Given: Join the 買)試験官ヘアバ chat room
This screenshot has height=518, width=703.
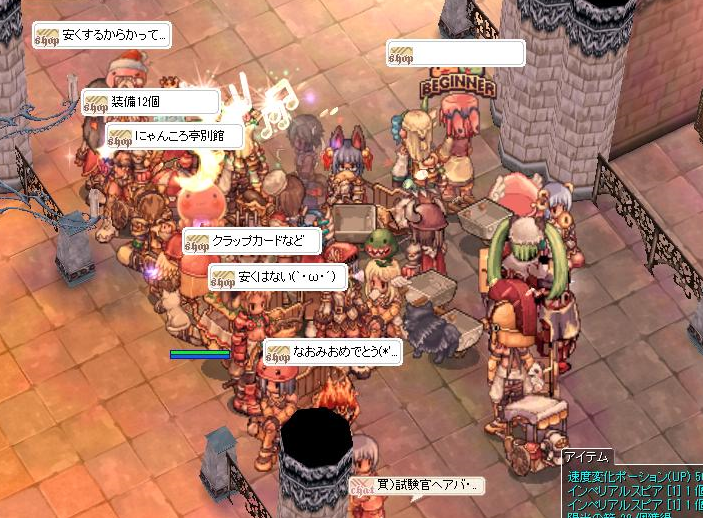Looking at the screenshot, I should [416, 487].
